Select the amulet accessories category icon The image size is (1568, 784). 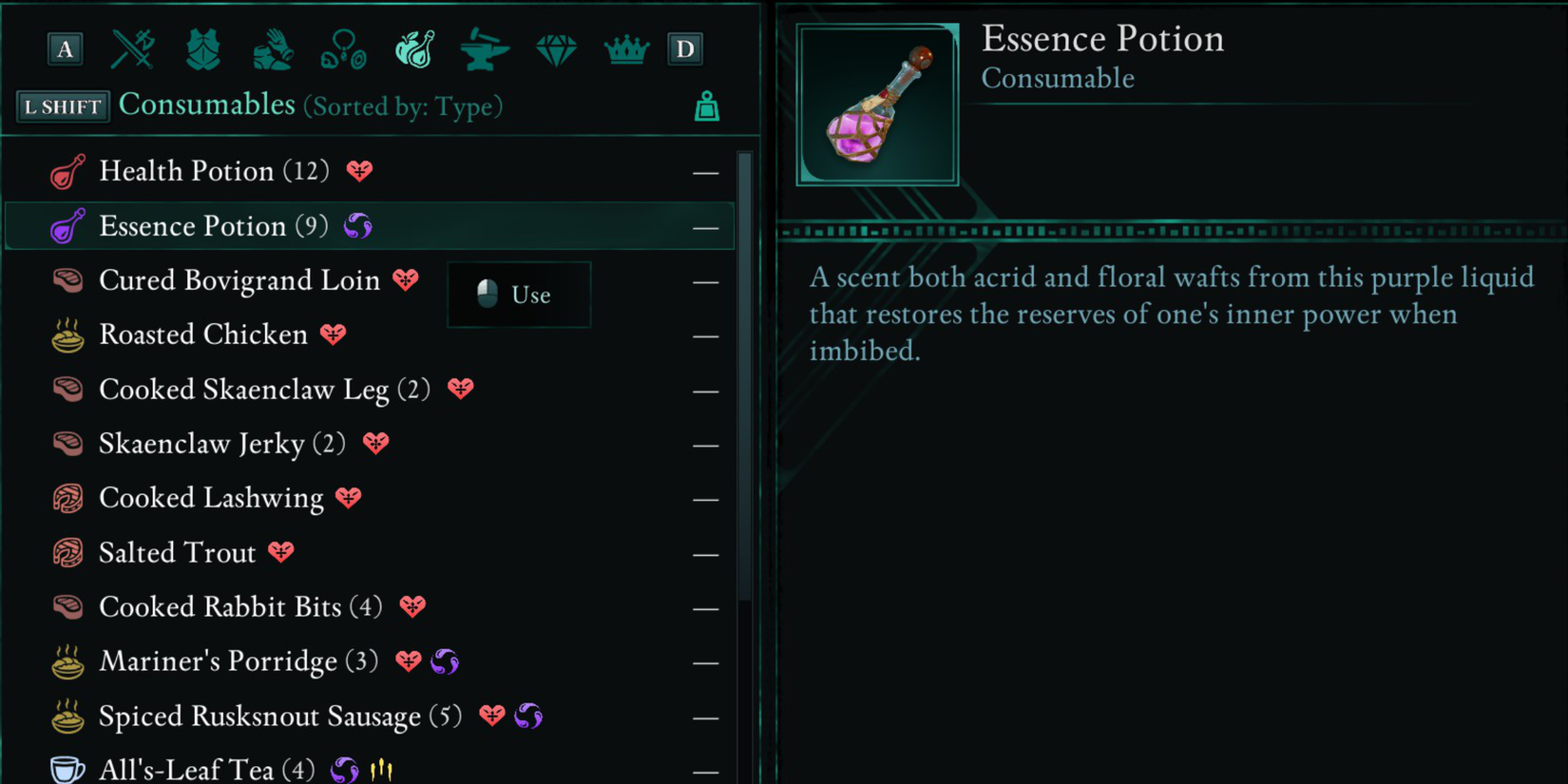pyautogui.click(x=344, y=49)
